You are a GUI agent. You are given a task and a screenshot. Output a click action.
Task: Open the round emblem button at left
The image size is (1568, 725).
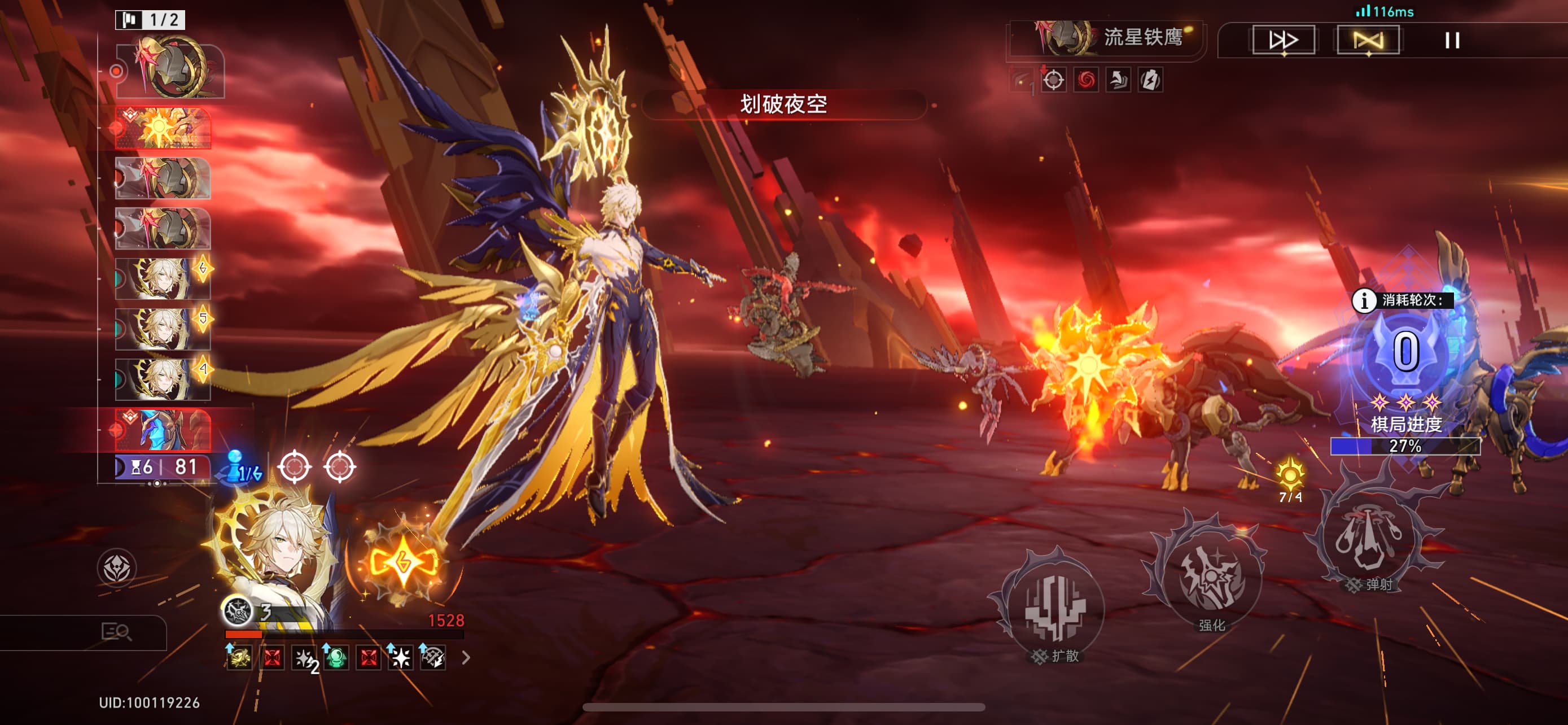[116, 568]
